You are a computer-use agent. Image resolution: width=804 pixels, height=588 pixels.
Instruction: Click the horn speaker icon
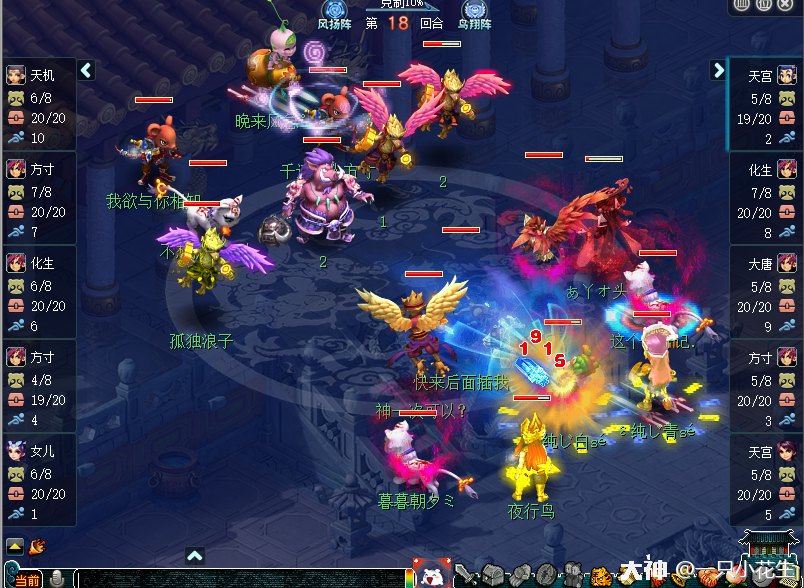[x=37, y=546]
